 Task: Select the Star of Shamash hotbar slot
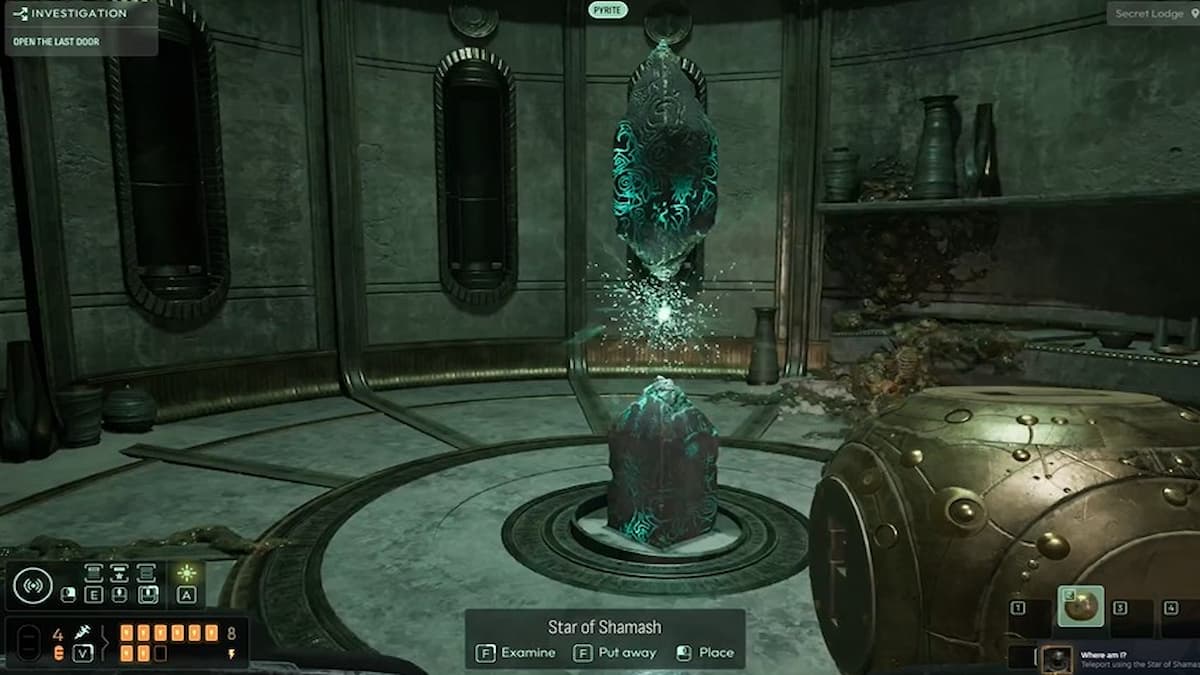[x=1081, y=606]
